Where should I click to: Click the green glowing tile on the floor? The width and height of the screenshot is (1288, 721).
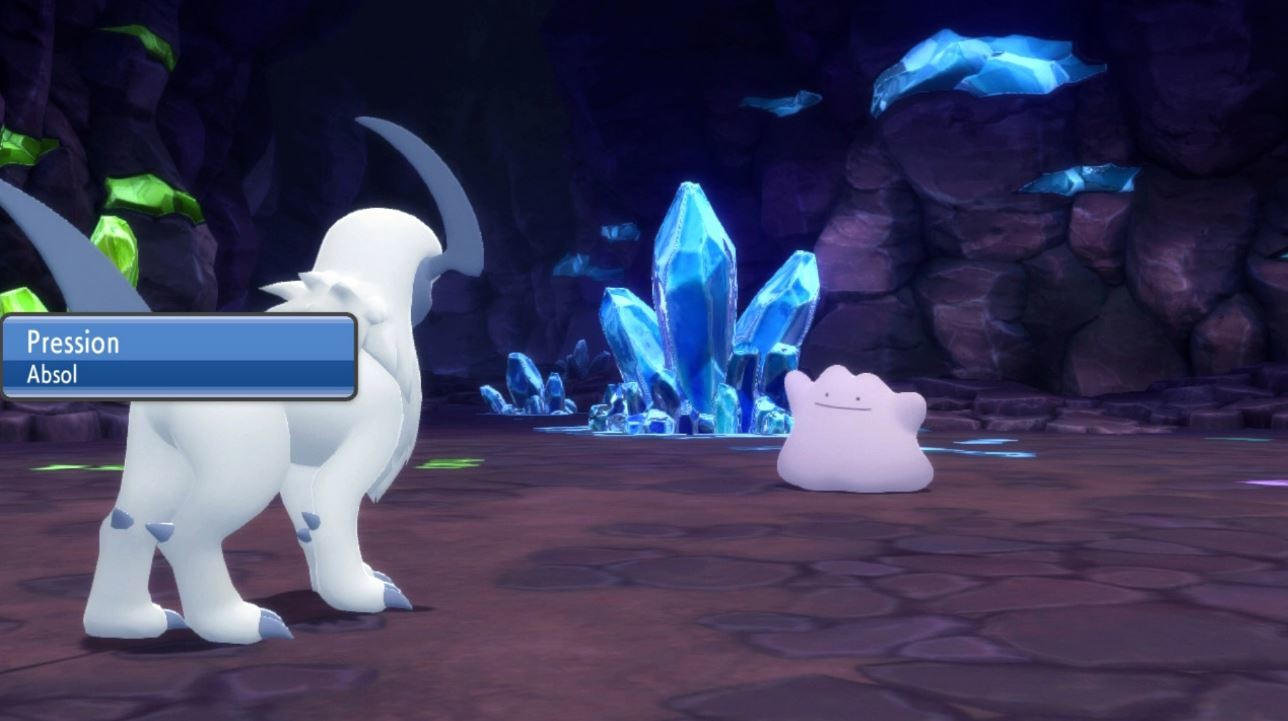(x=450, y=462)
